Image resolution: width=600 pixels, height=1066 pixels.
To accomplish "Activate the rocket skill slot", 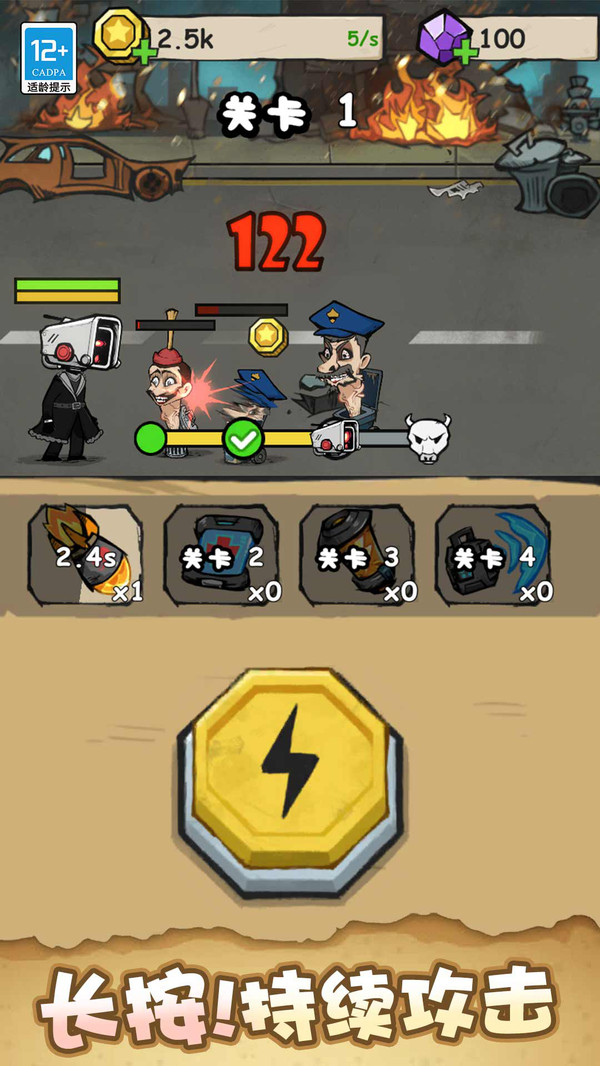I will [86, 556].
